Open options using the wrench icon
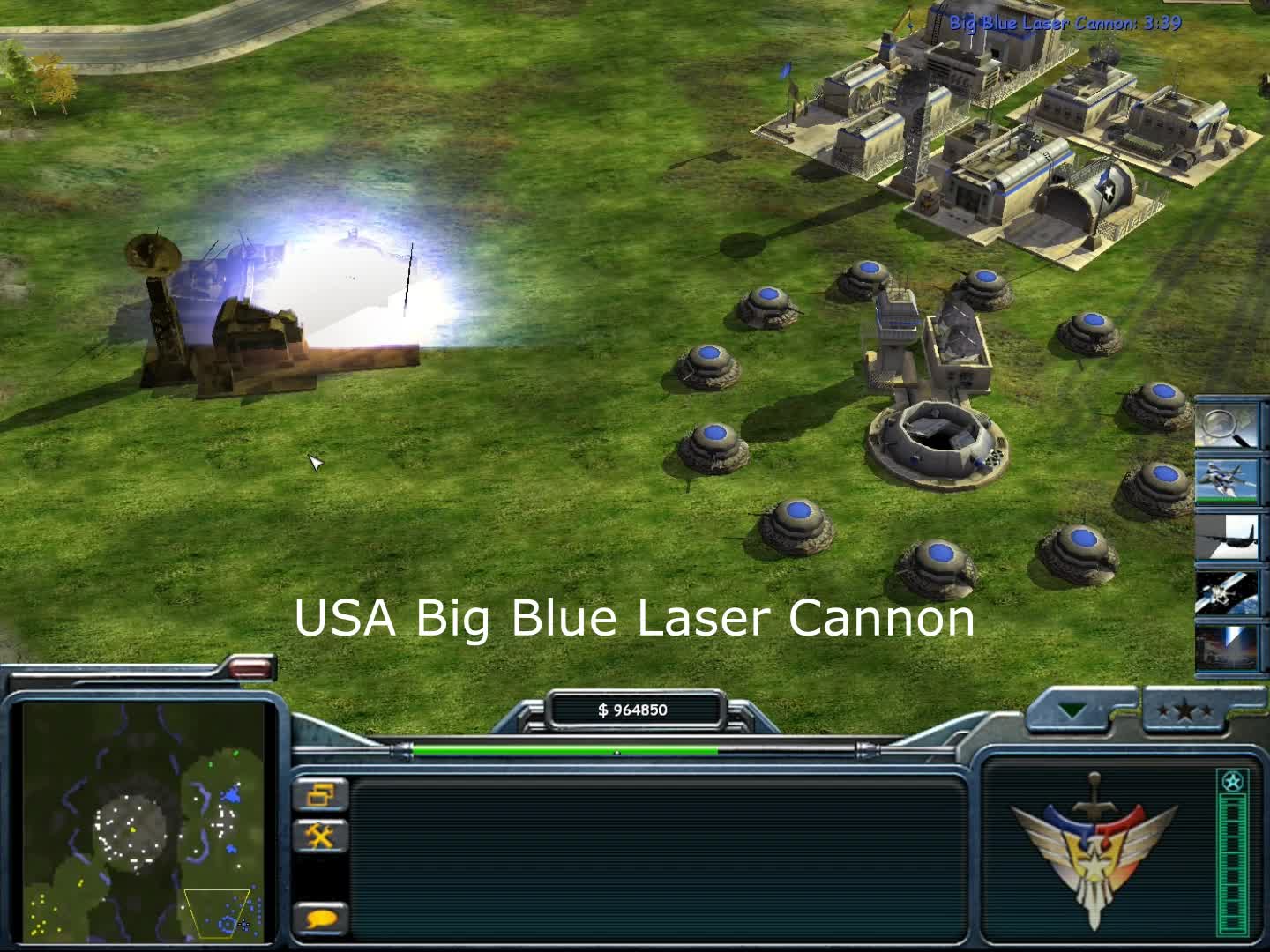 coord(320,836)
